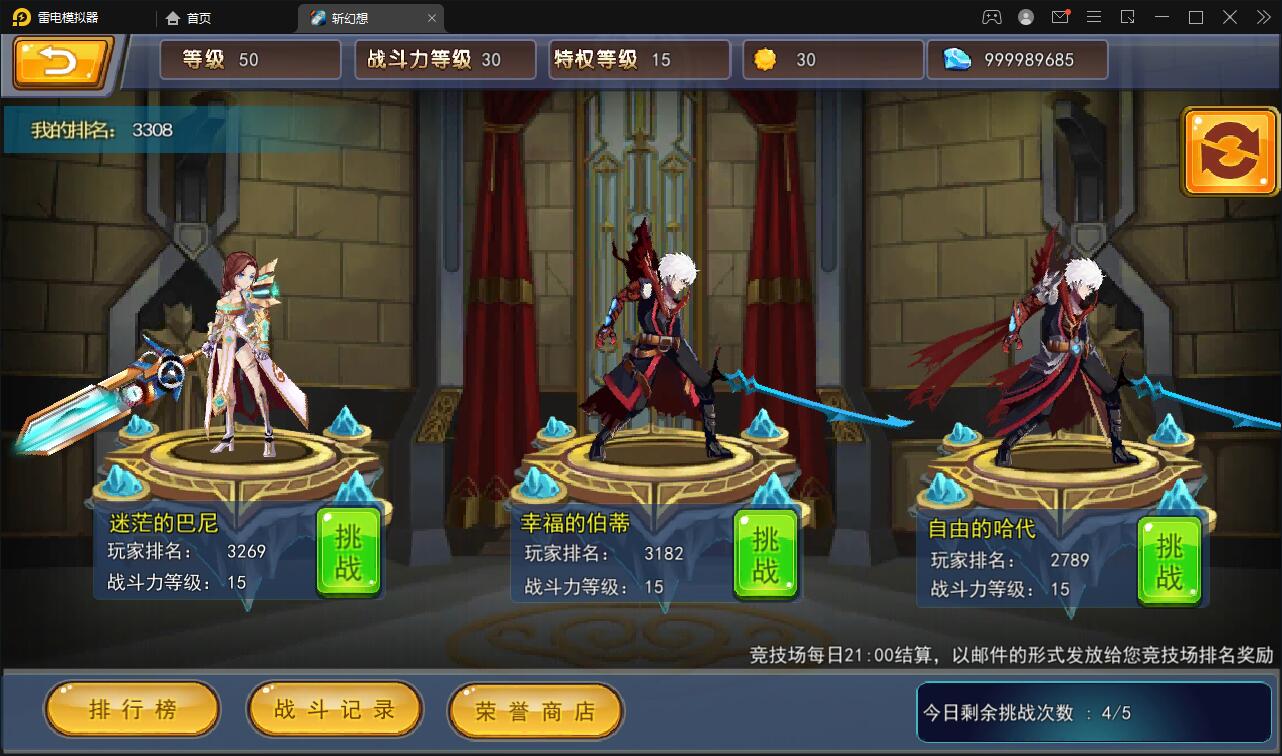The width and height of the screenshot is (1282, 756).
Task: Click the blue diamond currency icon
Action: [958, 59]
